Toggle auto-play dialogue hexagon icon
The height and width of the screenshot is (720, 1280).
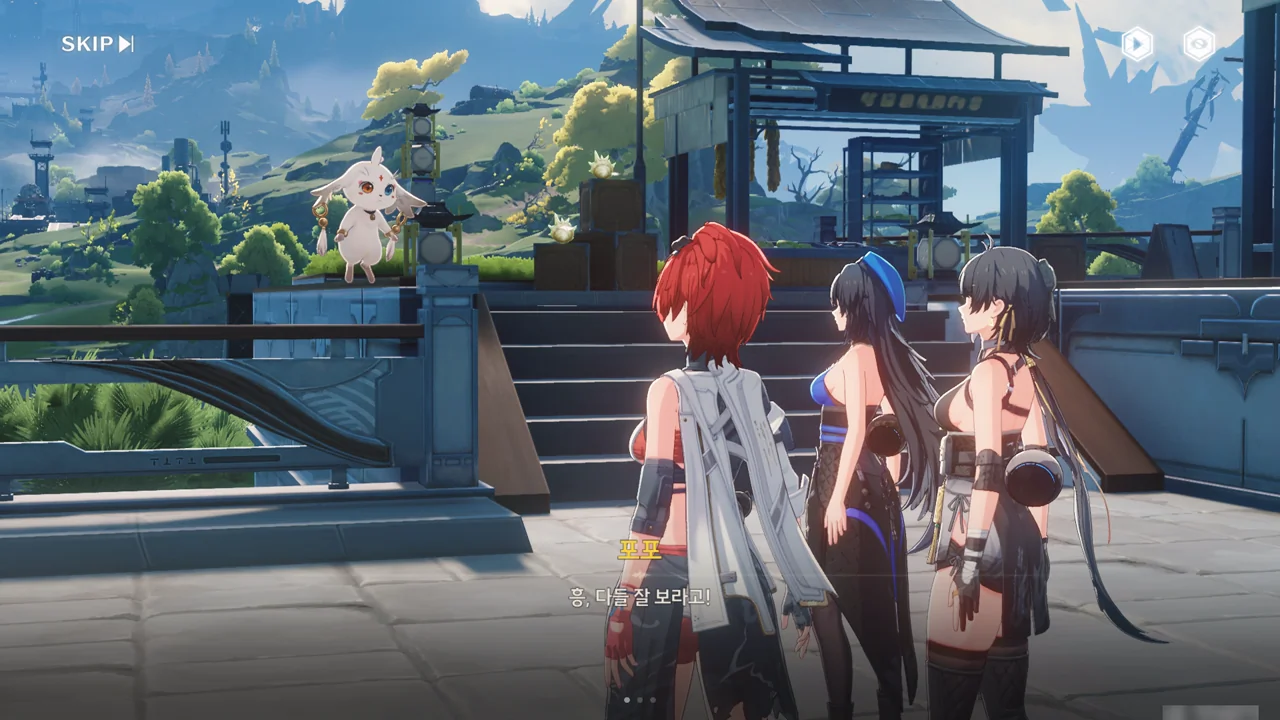coord(1137,44)
